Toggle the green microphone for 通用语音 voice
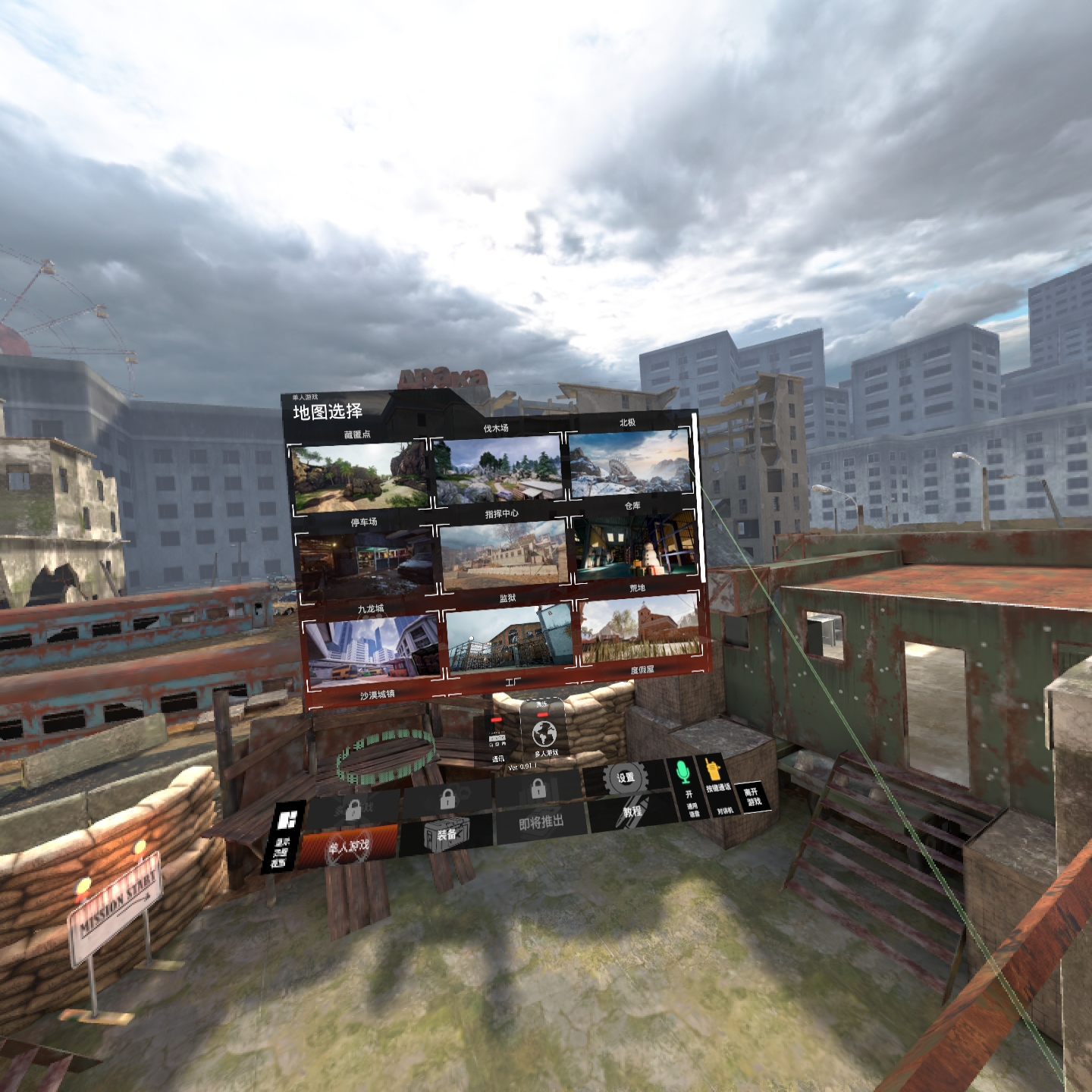The height and width of the screenshot is (1092, 1092). [684, 771]
